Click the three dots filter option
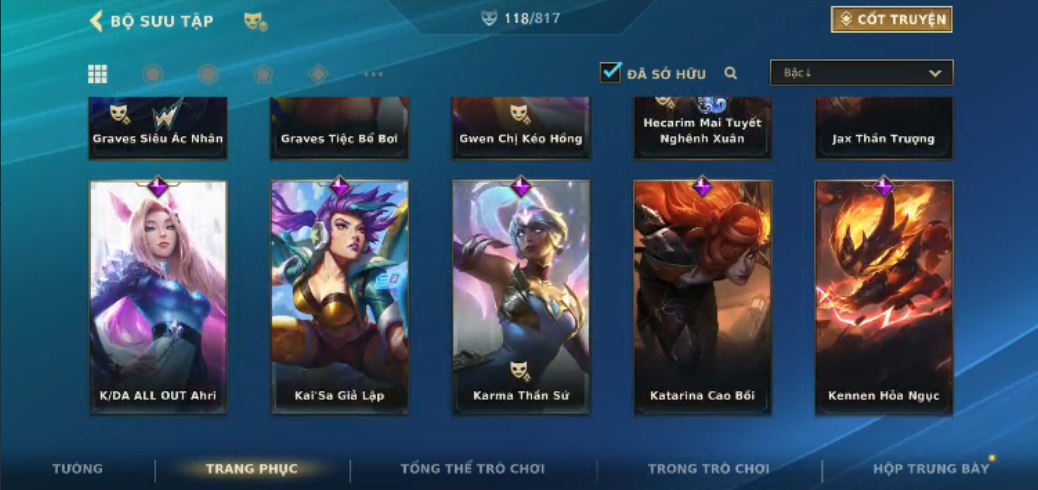The height and width of the screenshot is (490, 1038). pyautogui.click(x=373, y=74)
